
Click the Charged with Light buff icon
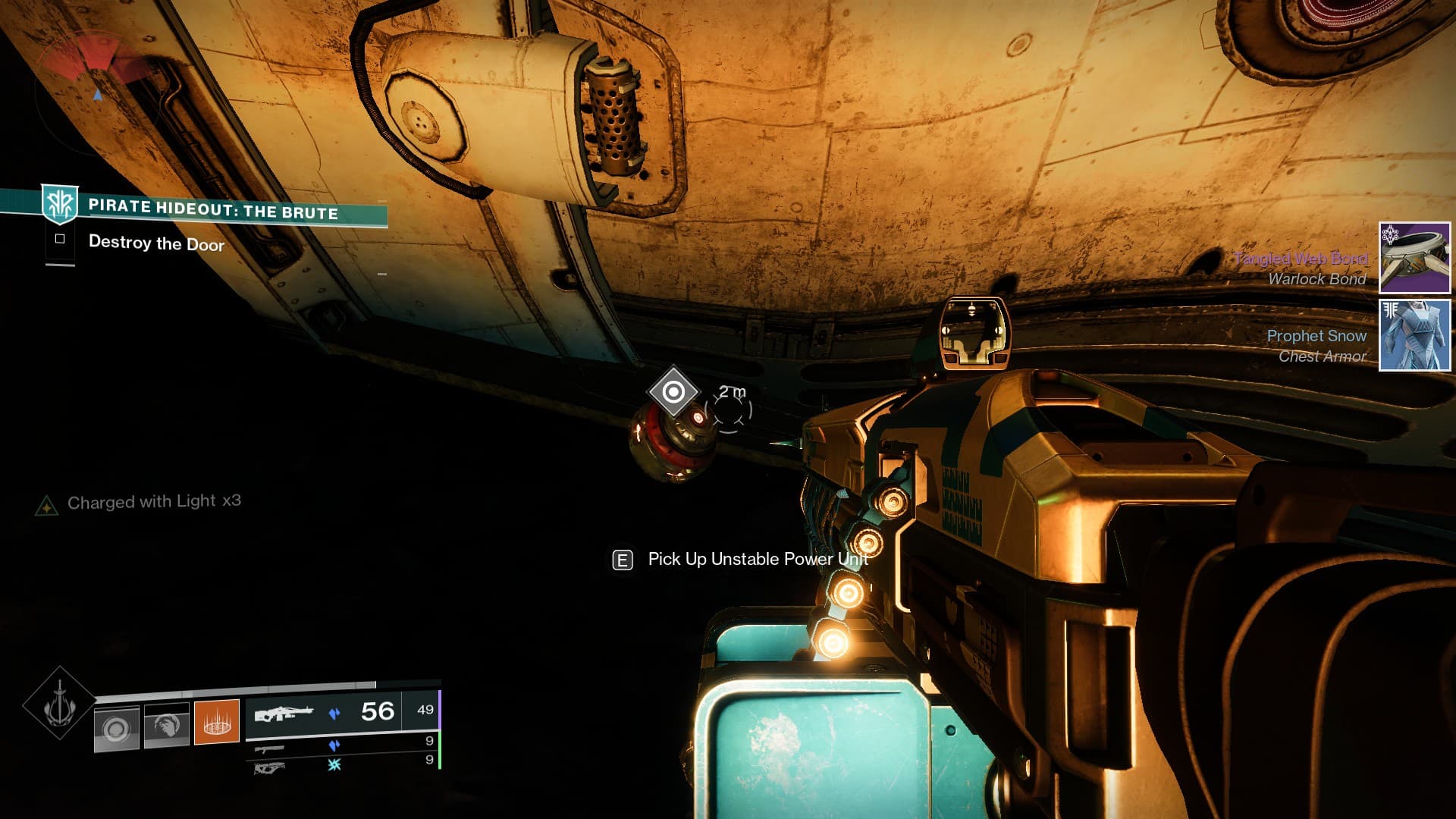46,505
